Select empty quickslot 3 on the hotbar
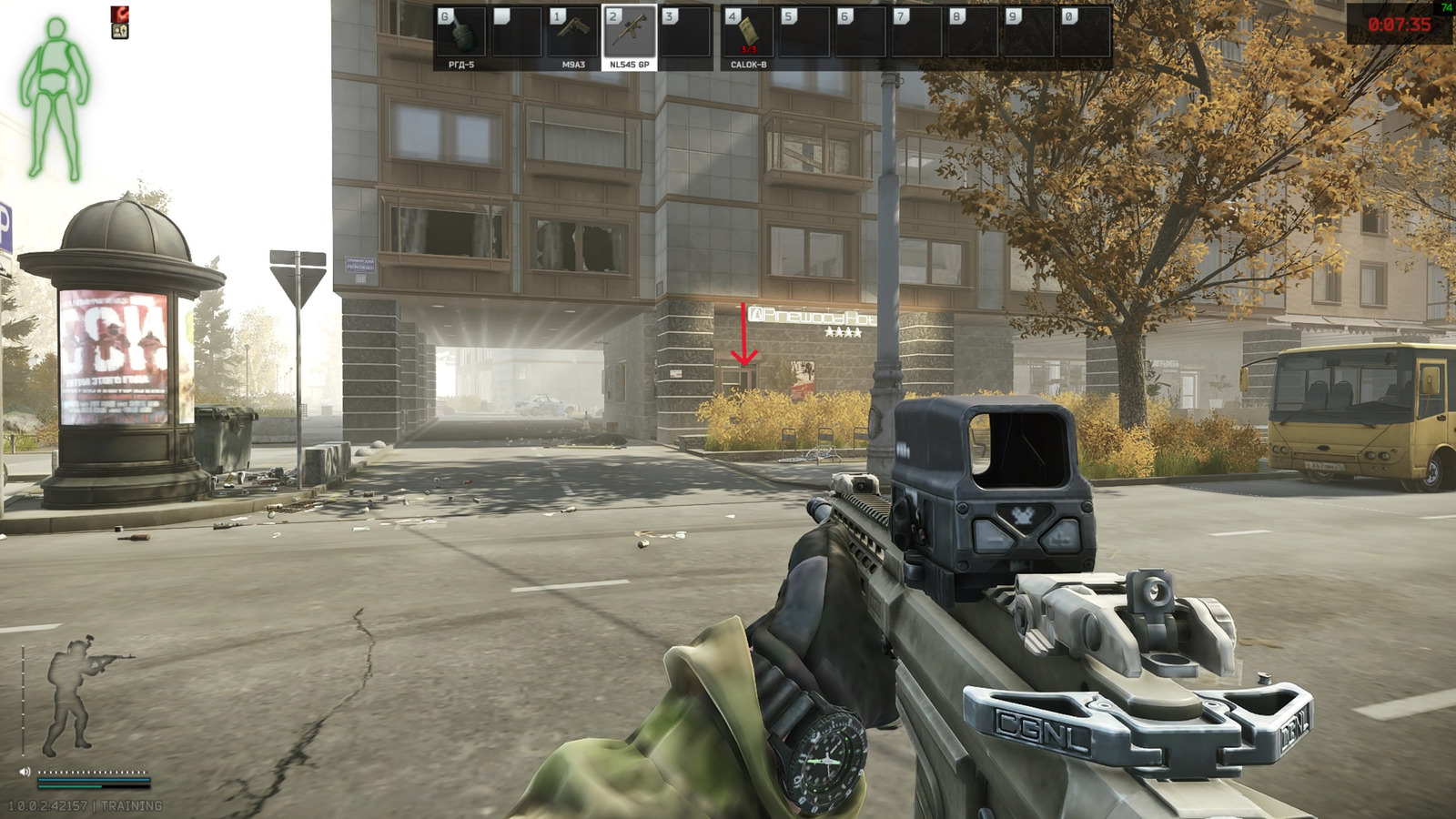 coord(686,32)
